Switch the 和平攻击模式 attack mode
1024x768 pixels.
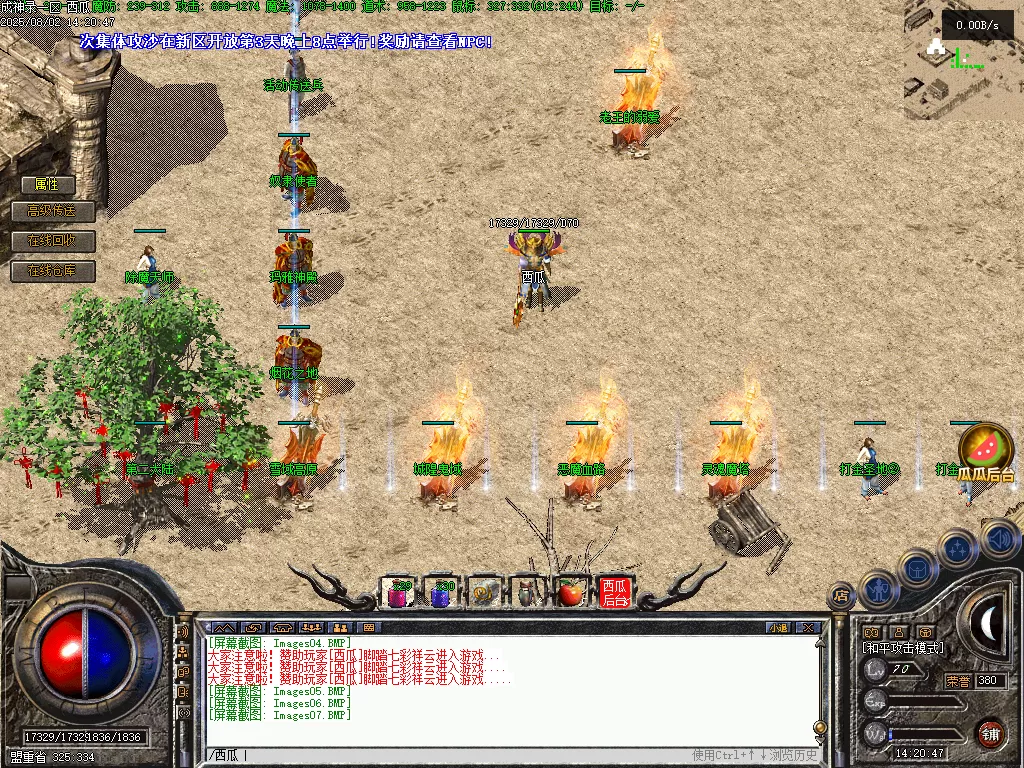(x=902, y=648)
